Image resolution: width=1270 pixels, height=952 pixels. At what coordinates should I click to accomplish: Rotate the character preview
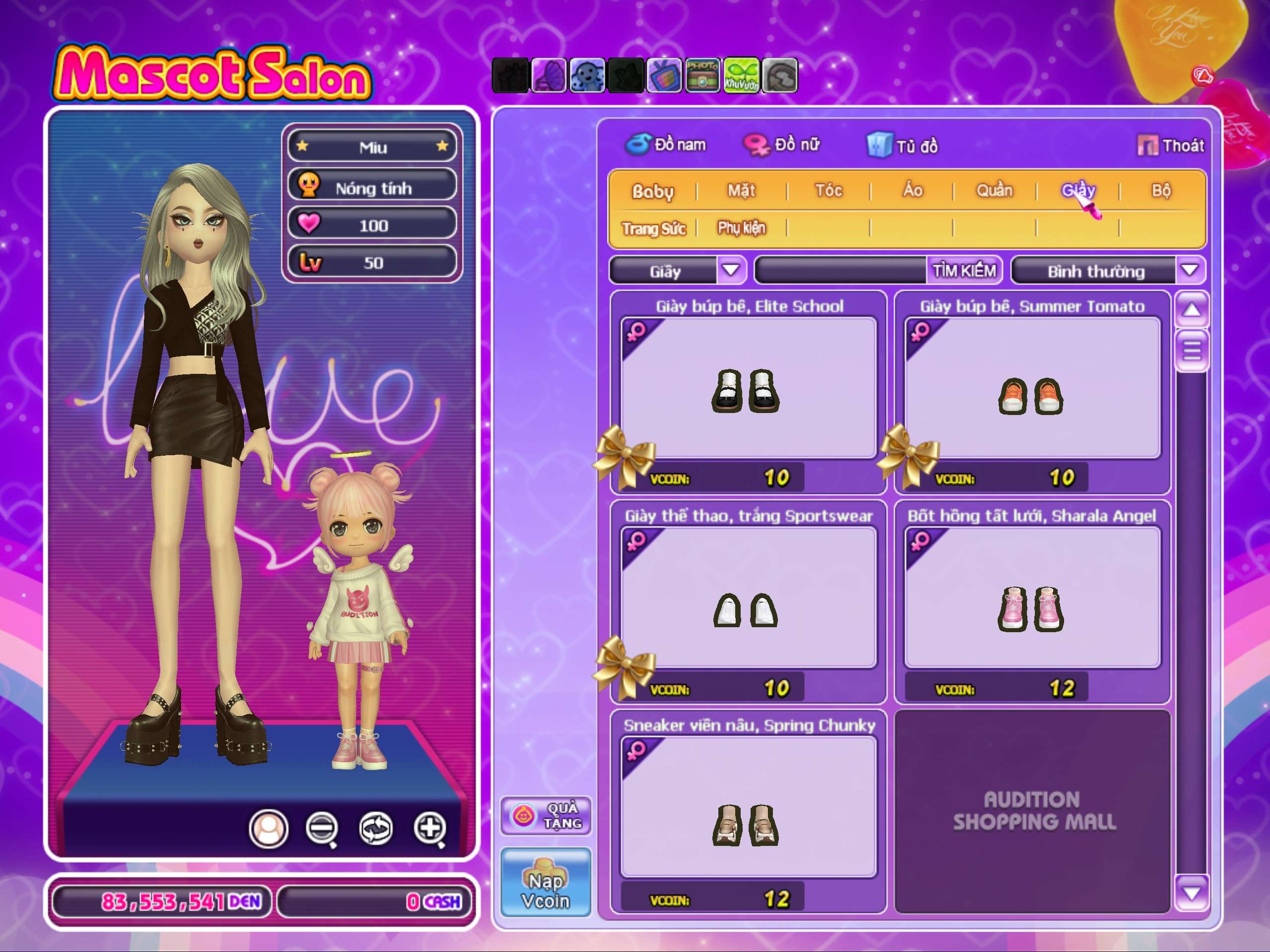376,829
